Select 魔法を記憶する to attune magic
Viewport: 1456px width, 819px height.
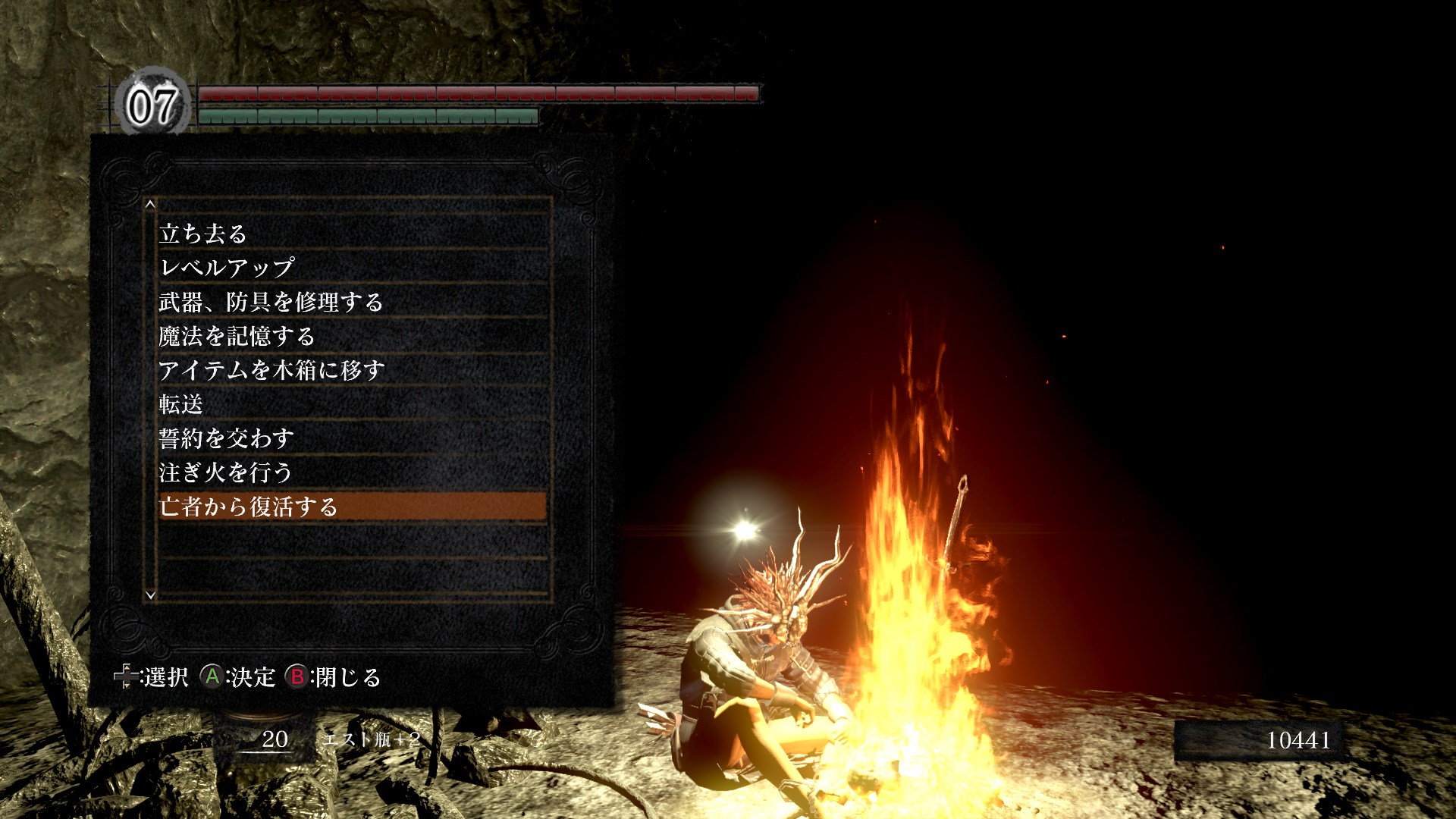pyautogui.click(x=236, y=336)
